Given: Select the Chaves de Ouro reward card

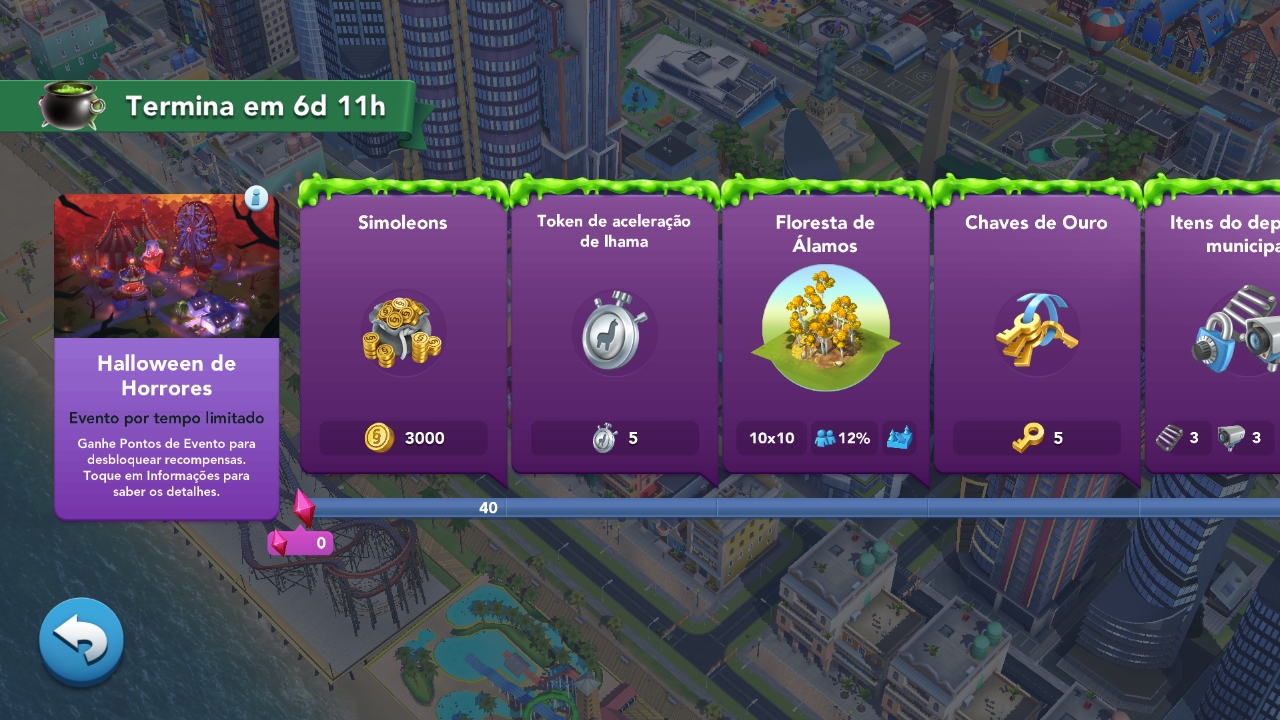Looking at the screenshot, I should (1036, 330).
